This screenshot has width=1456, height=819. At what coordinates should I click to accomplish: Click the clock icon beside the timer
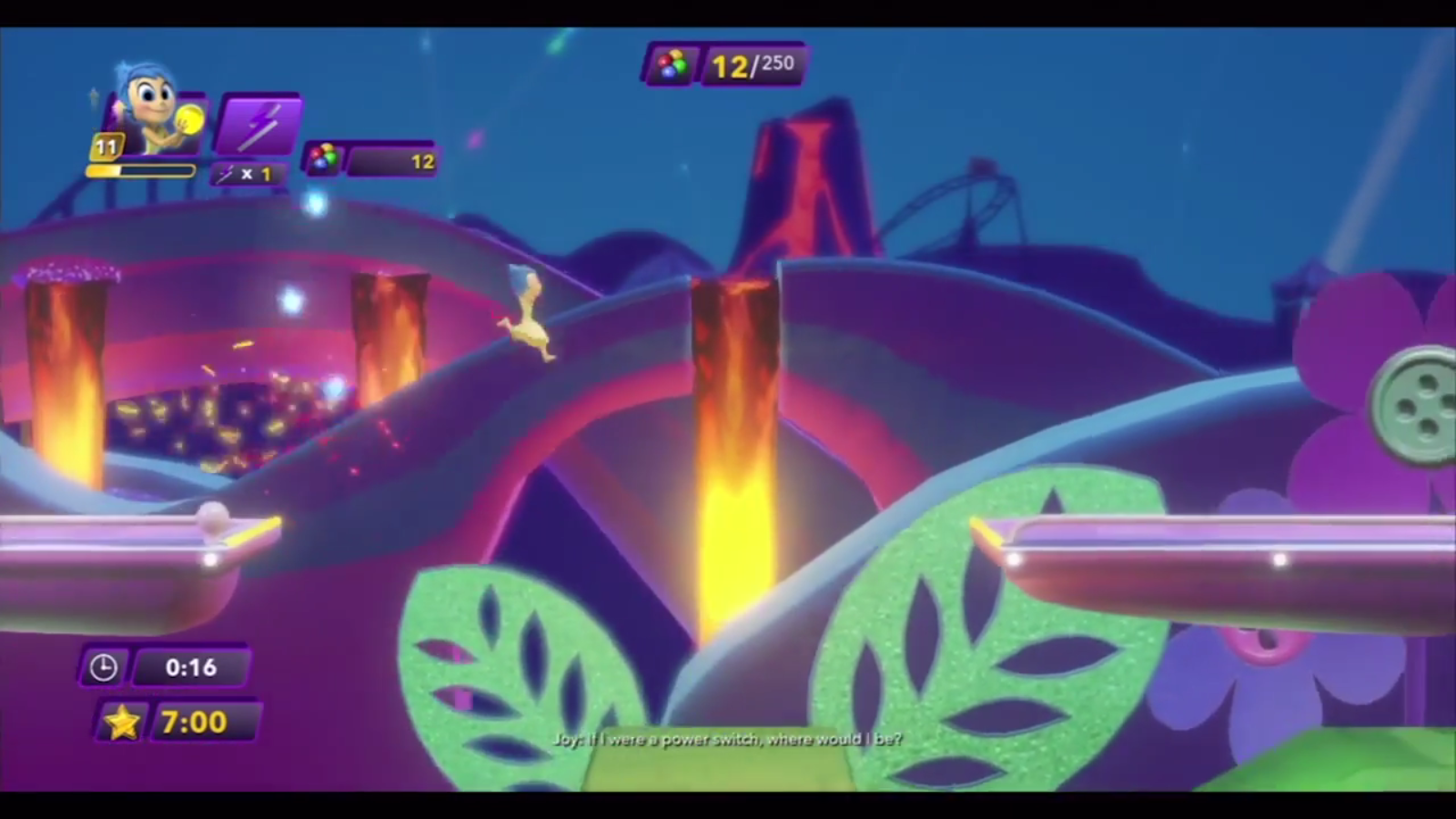(x=104, y=667)
